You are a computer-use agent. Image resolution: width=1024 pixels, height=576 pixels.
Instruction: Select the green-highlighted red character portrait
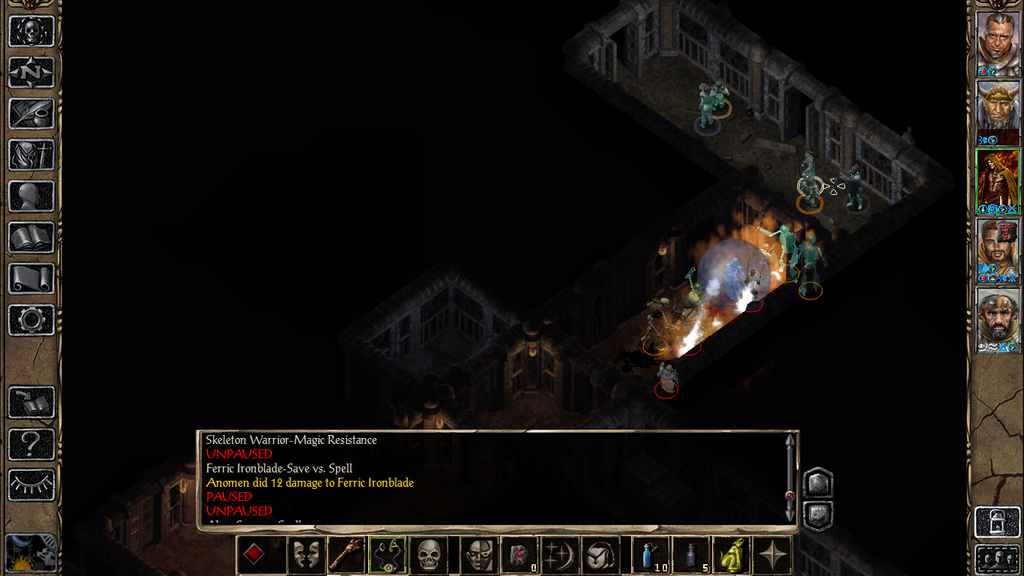click(x=997, y=181)
